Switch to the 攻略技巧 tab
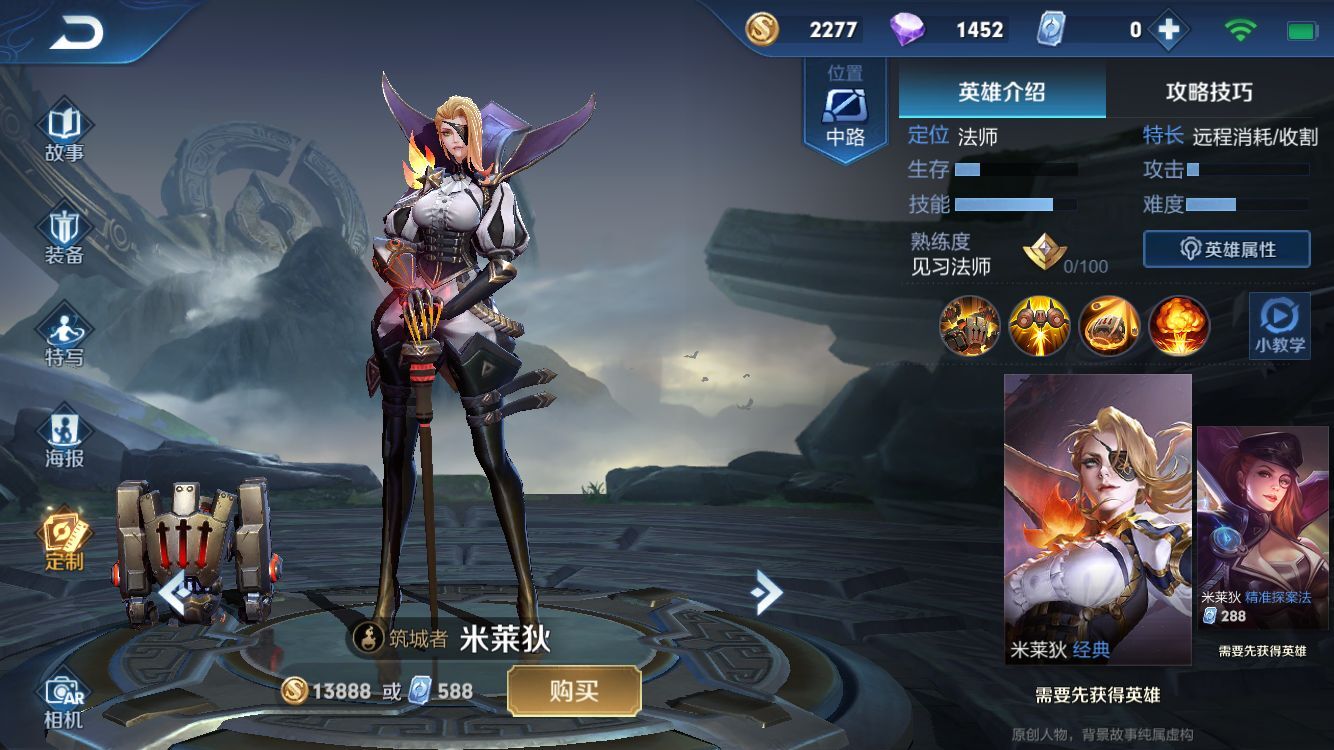Viewport: 1334px width, 750px height. [1209, 93]
